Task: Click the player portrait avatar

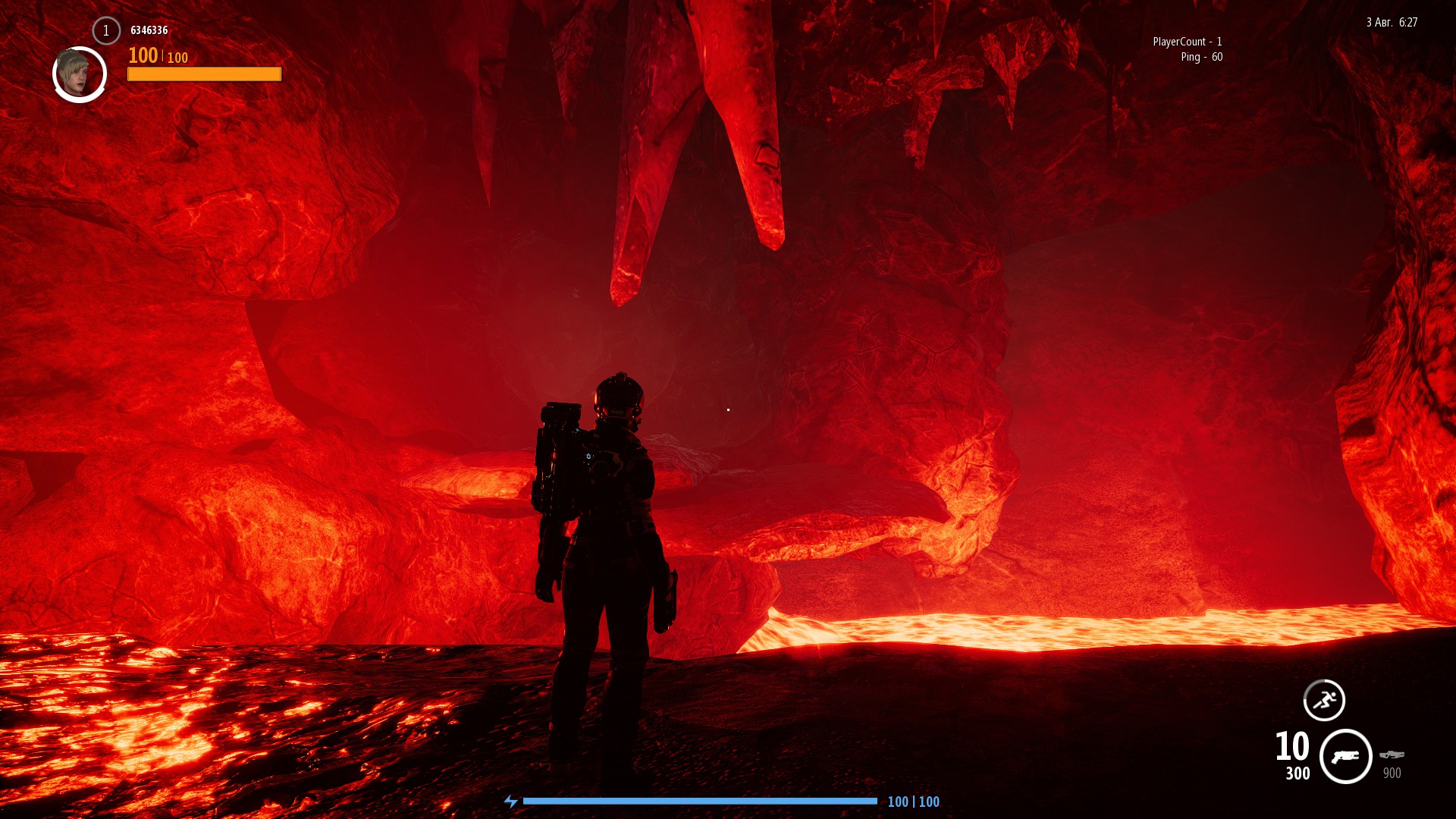Action: click(79, 74)
